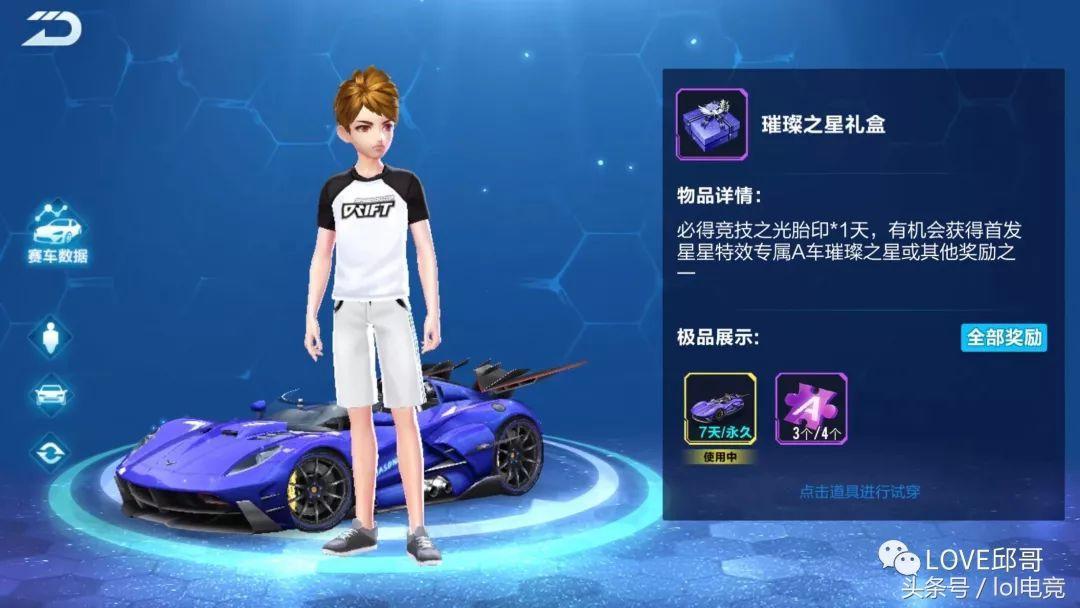Switch to the character view icon
The width and height of the screenshot is (1080, 608).
click(50, 336)
